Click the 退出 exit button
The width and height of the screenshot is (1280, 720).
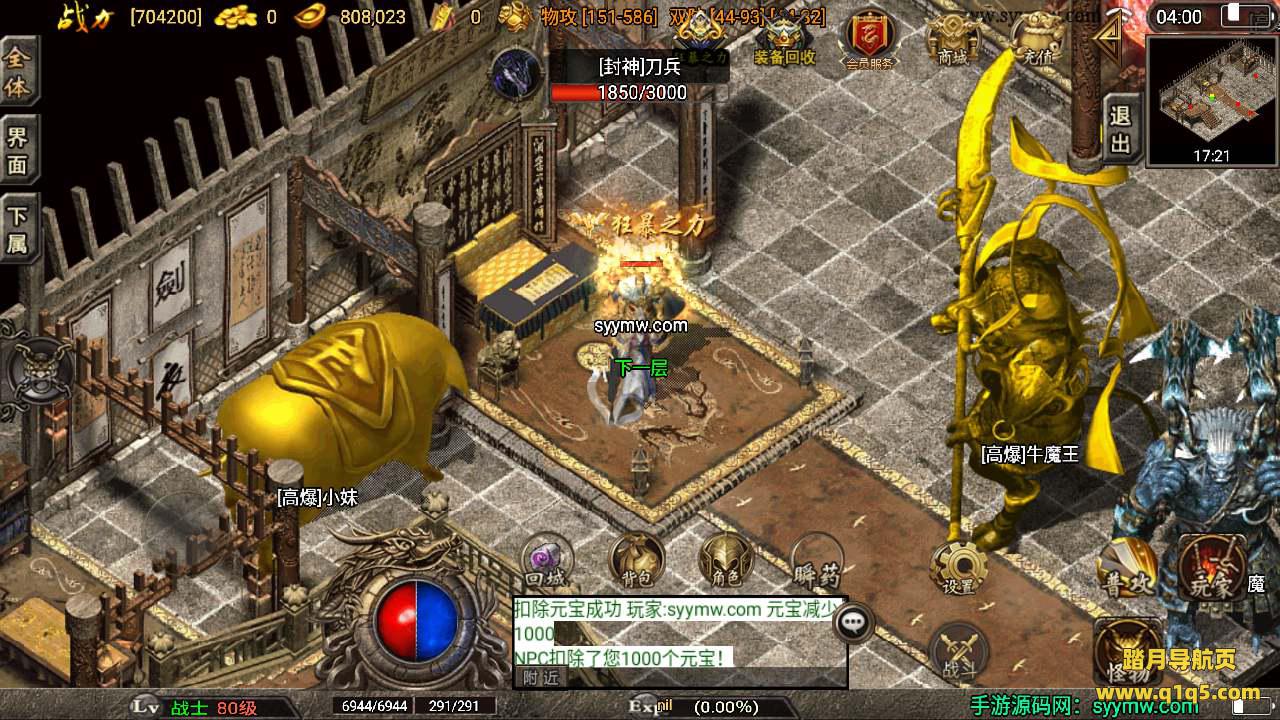(1122, 130)
